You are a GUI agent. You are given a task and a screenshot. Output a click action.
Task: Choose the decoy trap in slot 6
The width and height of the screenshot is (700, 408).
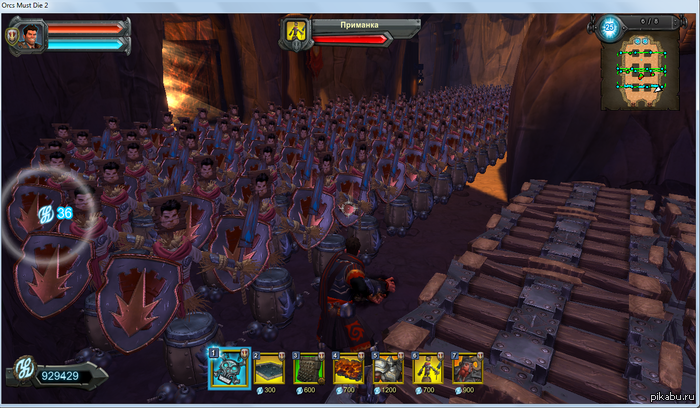tap(430, 370)
